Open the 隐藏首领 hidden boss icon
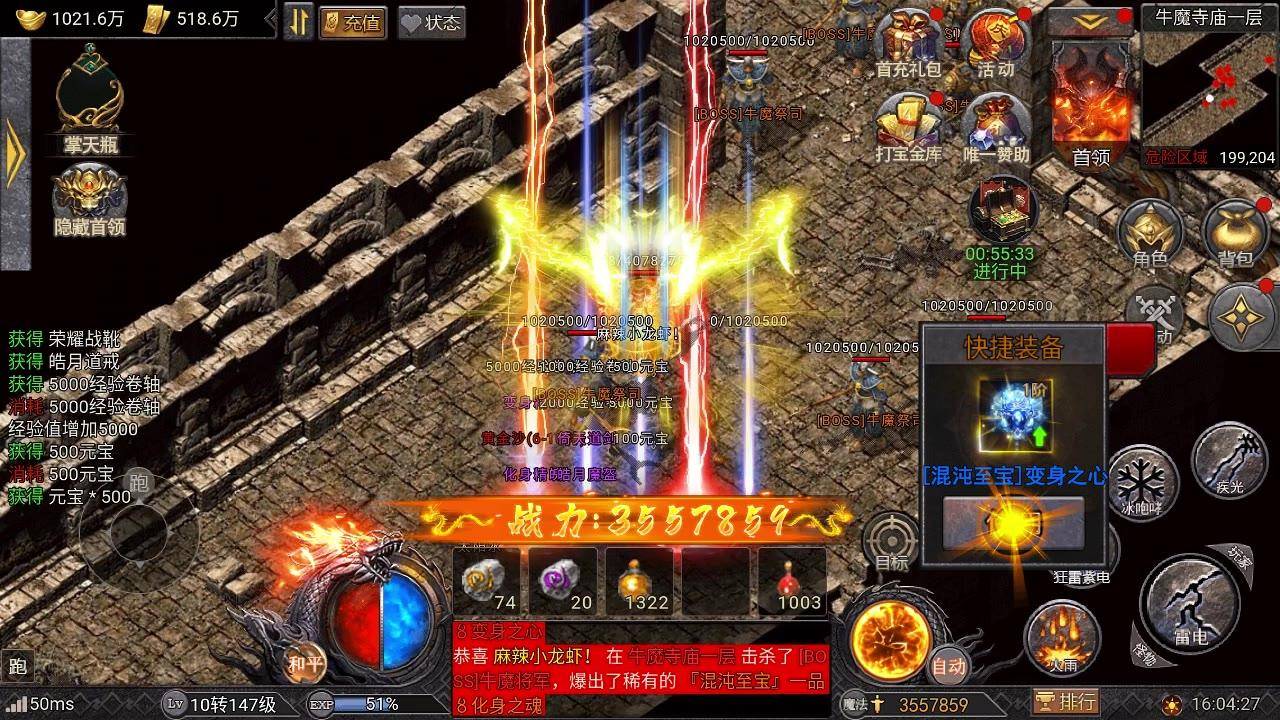Viewport: 1280px width, 720px height. (x=89, y=198)
